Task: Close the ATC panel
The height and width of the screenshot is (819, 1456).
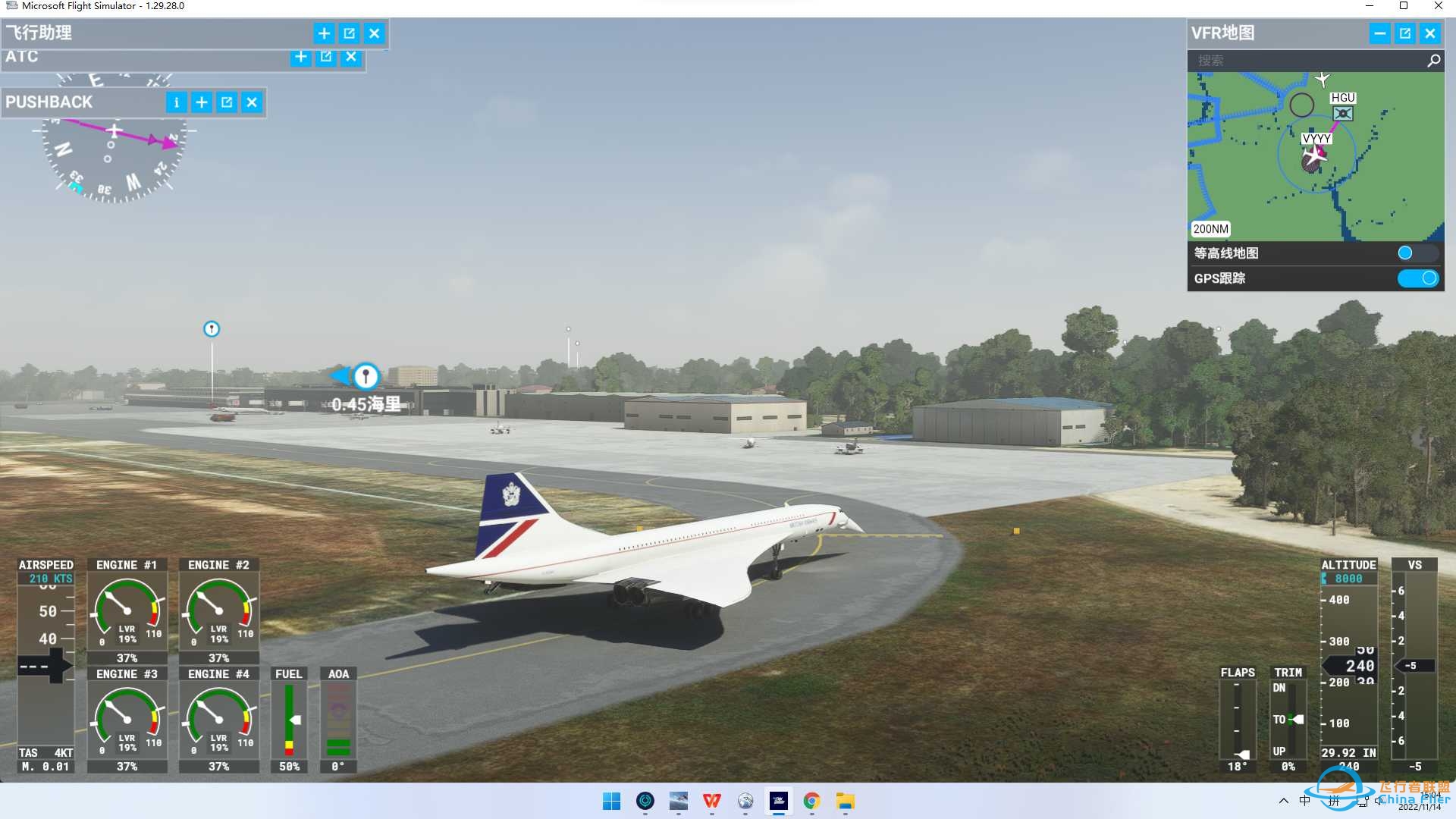Action: coord(350,57)
